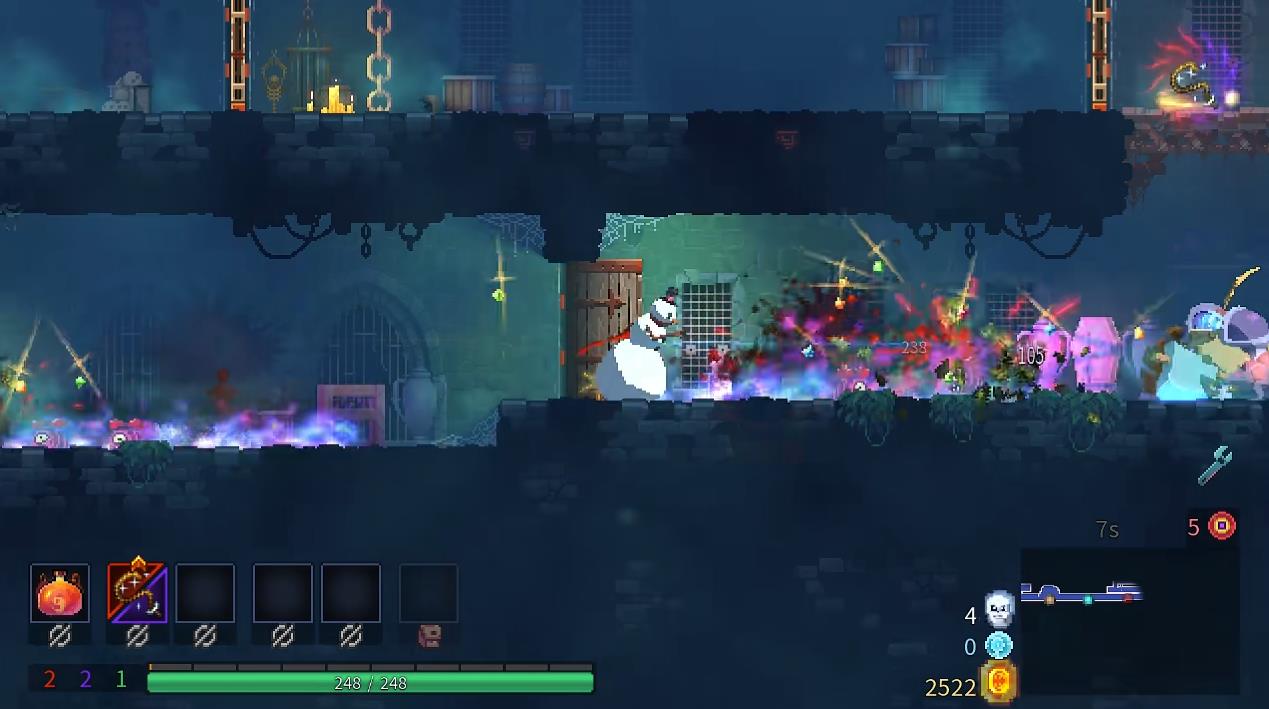
Task: Click the red target counter icon
Action: point(1222,526)
